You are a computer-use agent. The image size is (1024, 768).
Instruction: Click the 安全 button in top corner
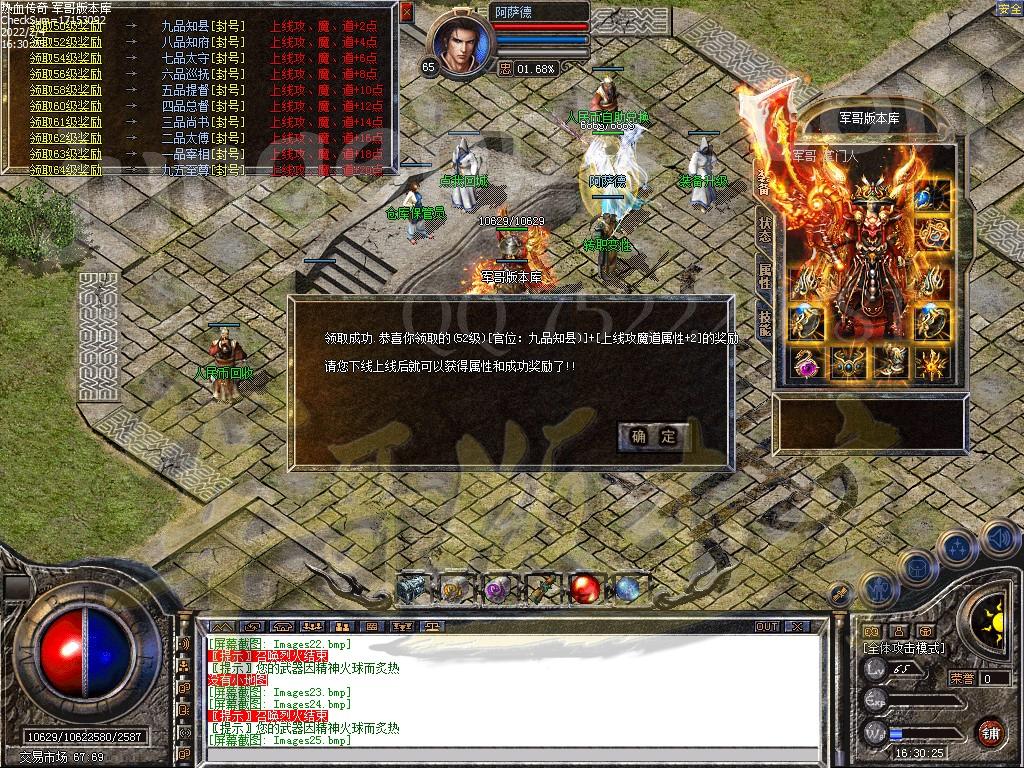[1009, 9]
